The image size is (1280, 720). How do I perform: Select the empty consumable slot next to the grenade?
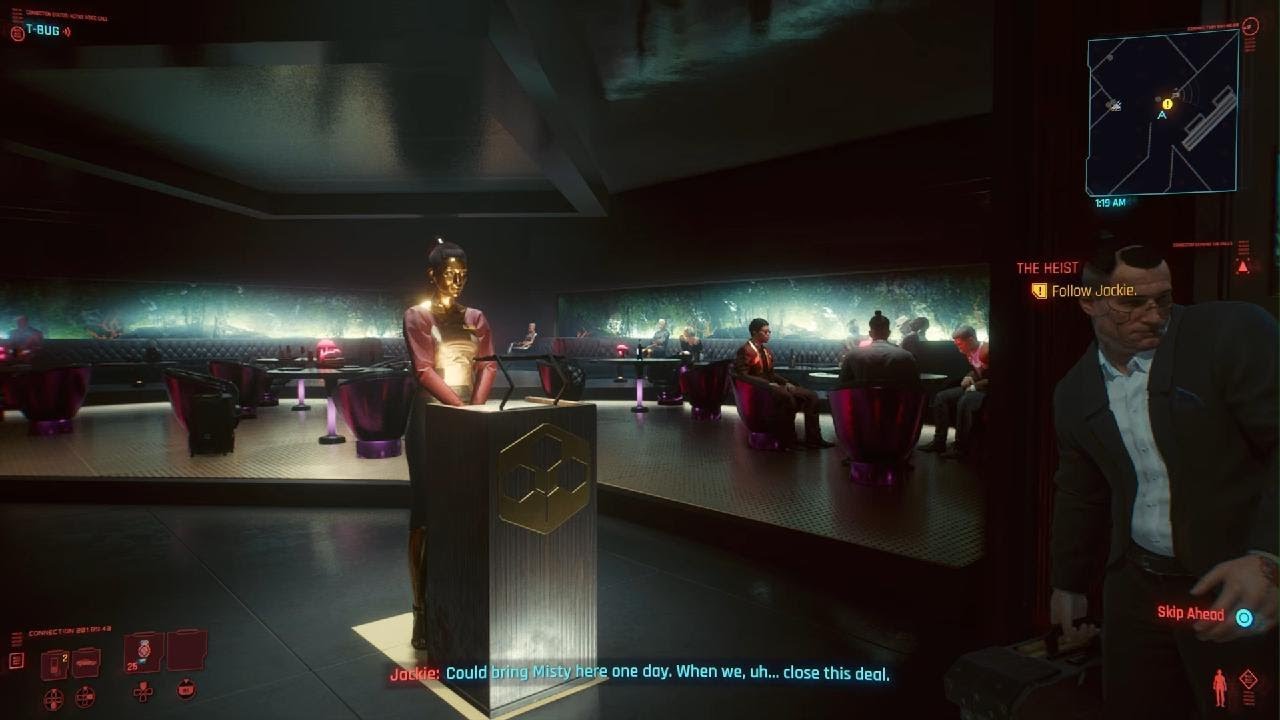coord(186,653)
